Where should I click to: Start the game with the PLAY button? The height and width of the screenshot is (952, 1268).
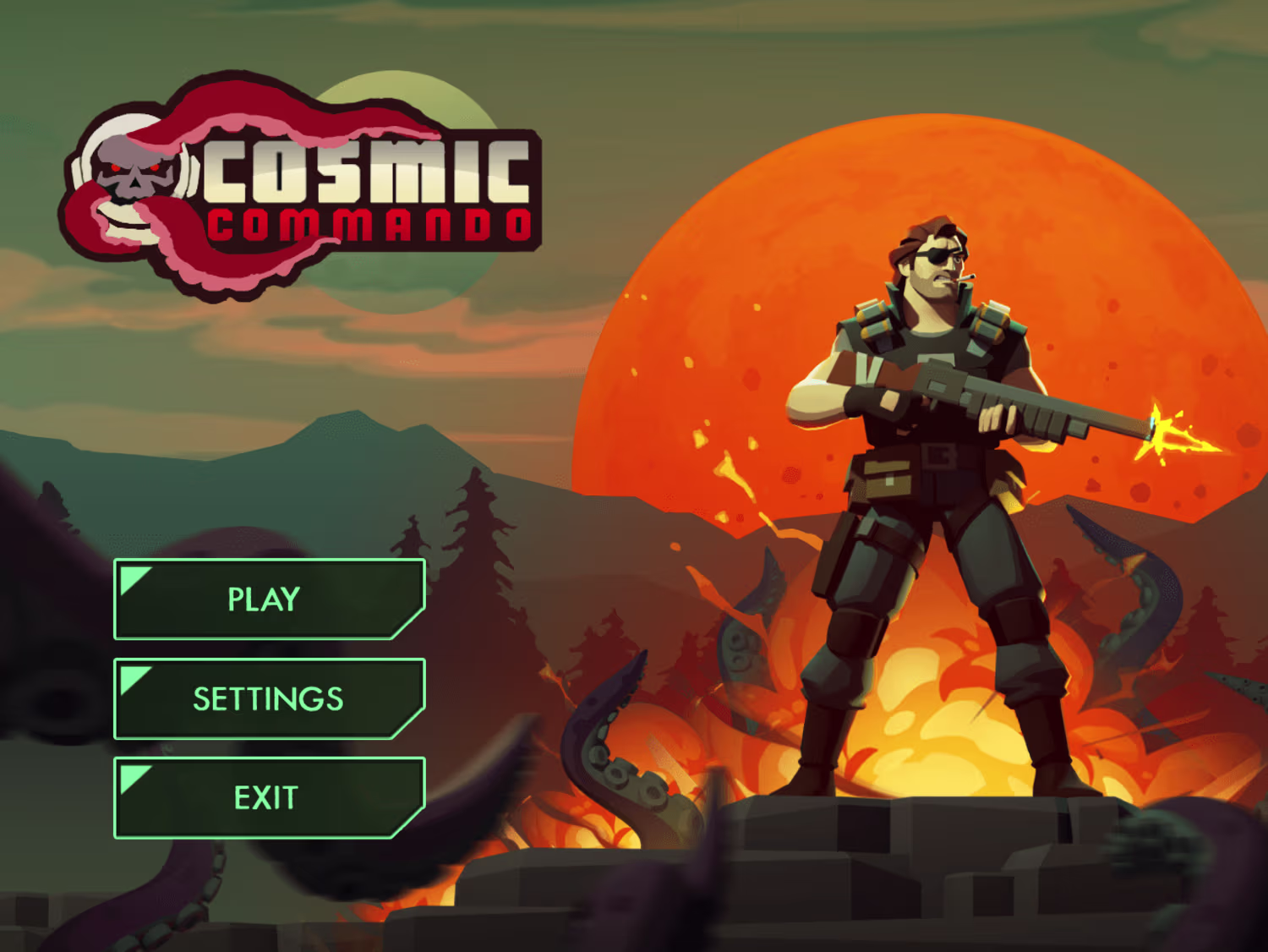tap(269, 599)
